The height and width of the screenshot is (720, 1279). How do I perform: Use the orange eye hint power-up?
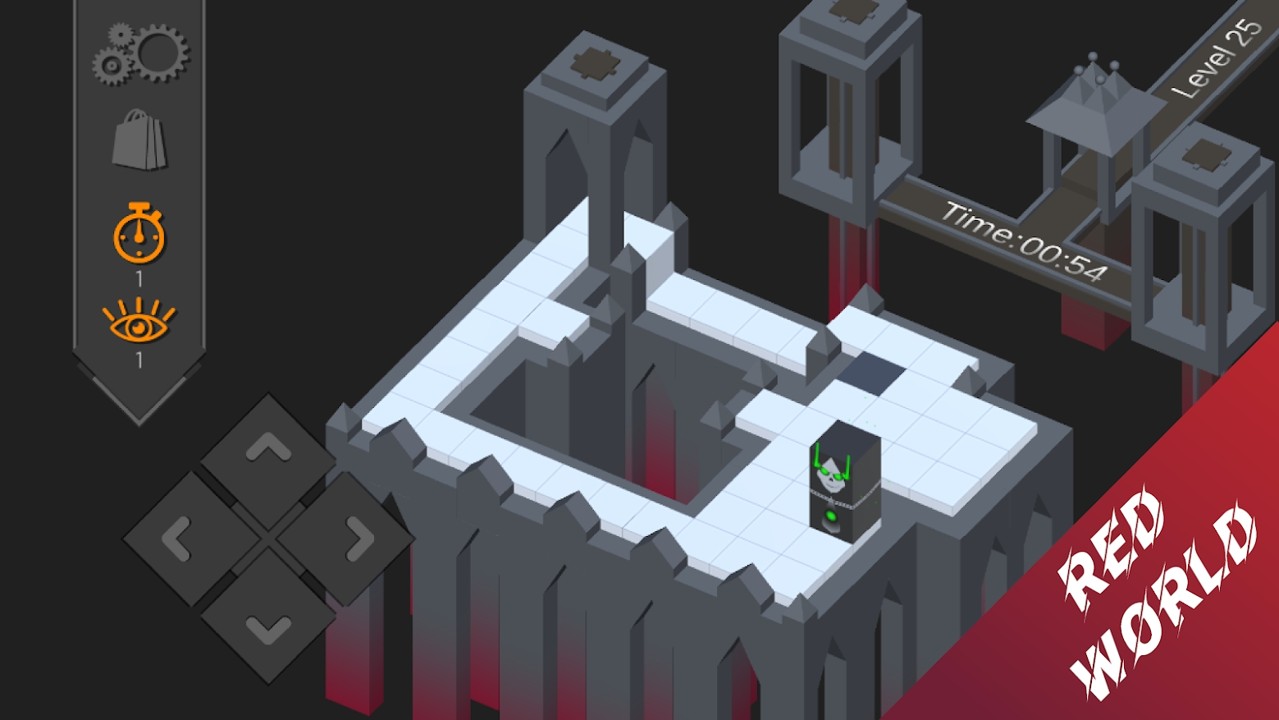[139, 320]
